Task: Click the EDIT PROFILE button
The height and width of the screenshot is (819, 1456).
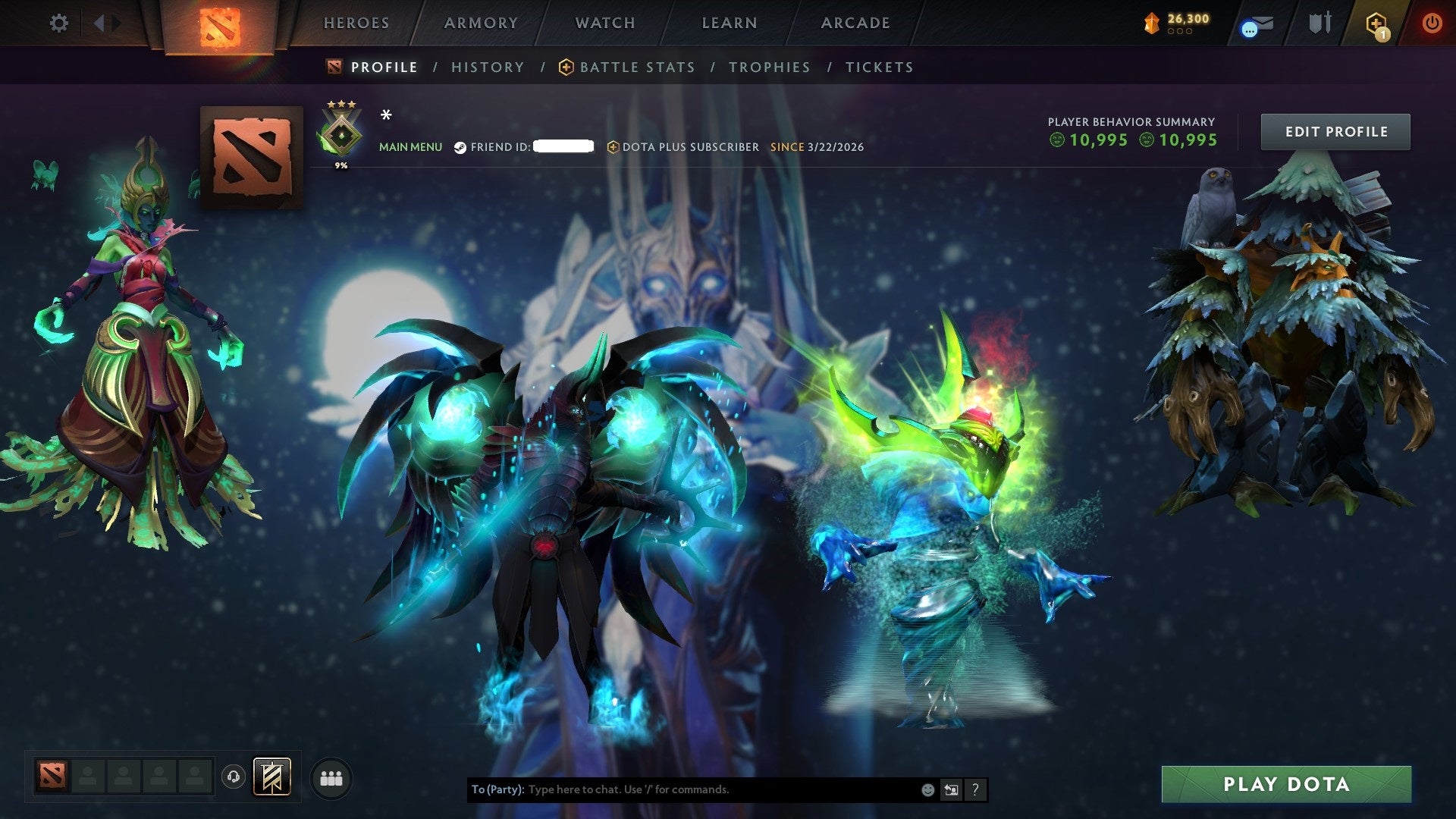Action: pyautogui.click(x=1335, y=131)
